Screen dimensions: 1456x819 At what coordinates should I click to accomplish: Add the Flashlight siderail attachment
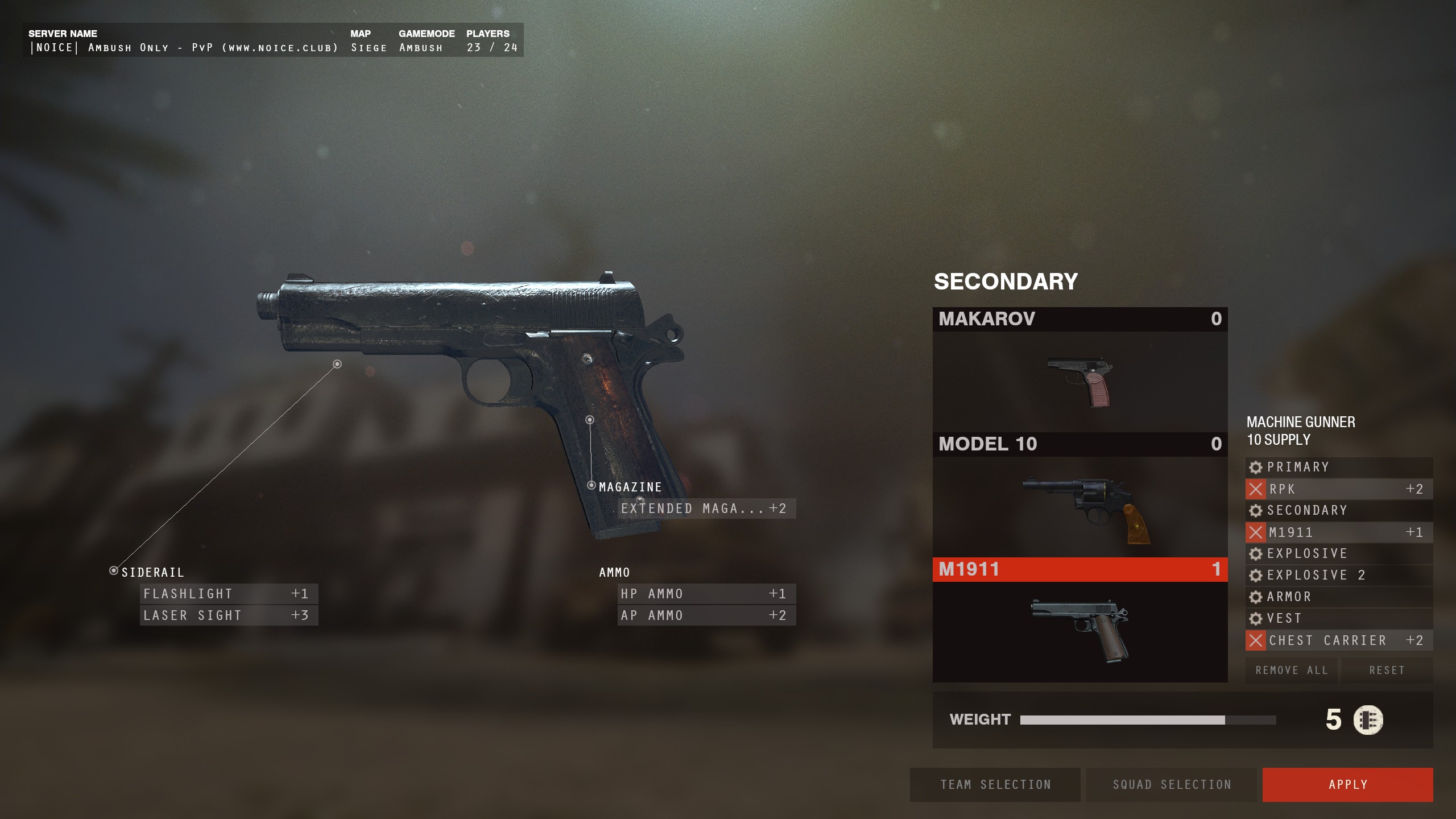229,594
